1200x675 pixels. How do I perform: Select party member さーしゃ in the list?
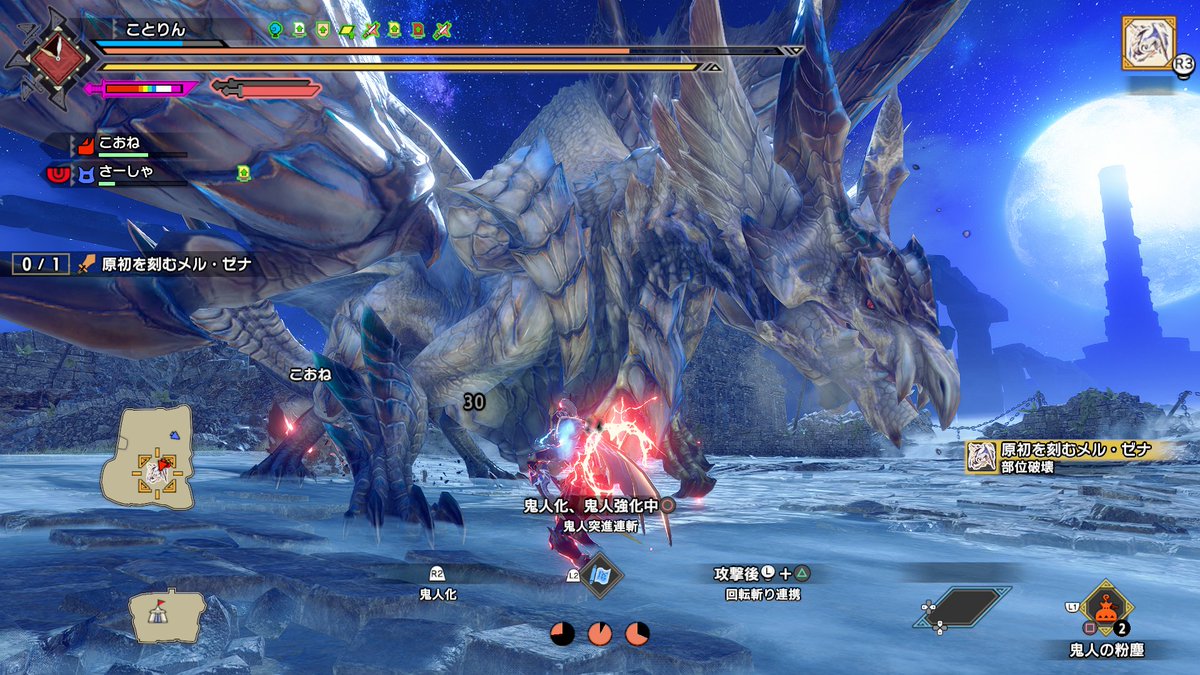click(x=124, y=174)
